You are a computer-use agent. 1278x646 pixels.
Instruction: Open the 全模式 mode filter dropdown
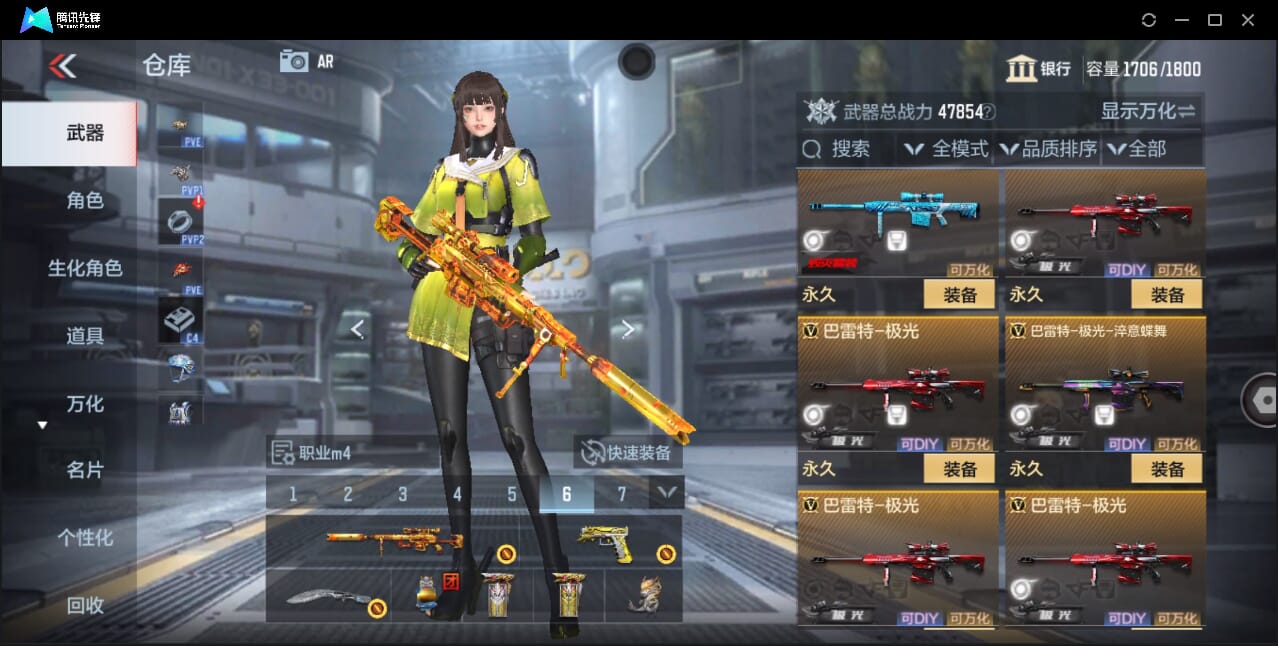click(x=946, y=149)
